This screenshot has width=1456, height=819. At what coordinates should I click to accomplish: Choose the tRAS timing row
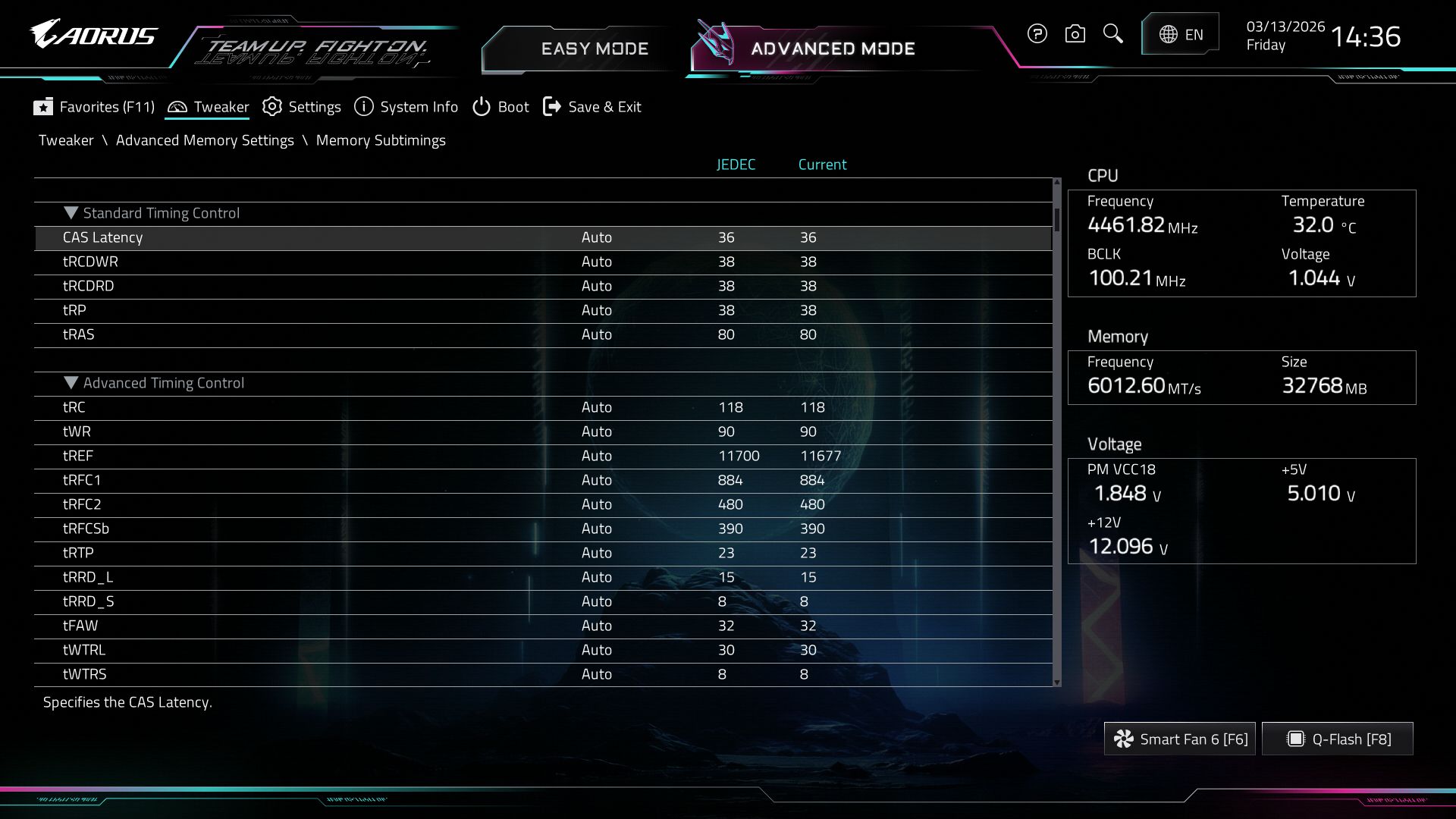pos(79,334)
